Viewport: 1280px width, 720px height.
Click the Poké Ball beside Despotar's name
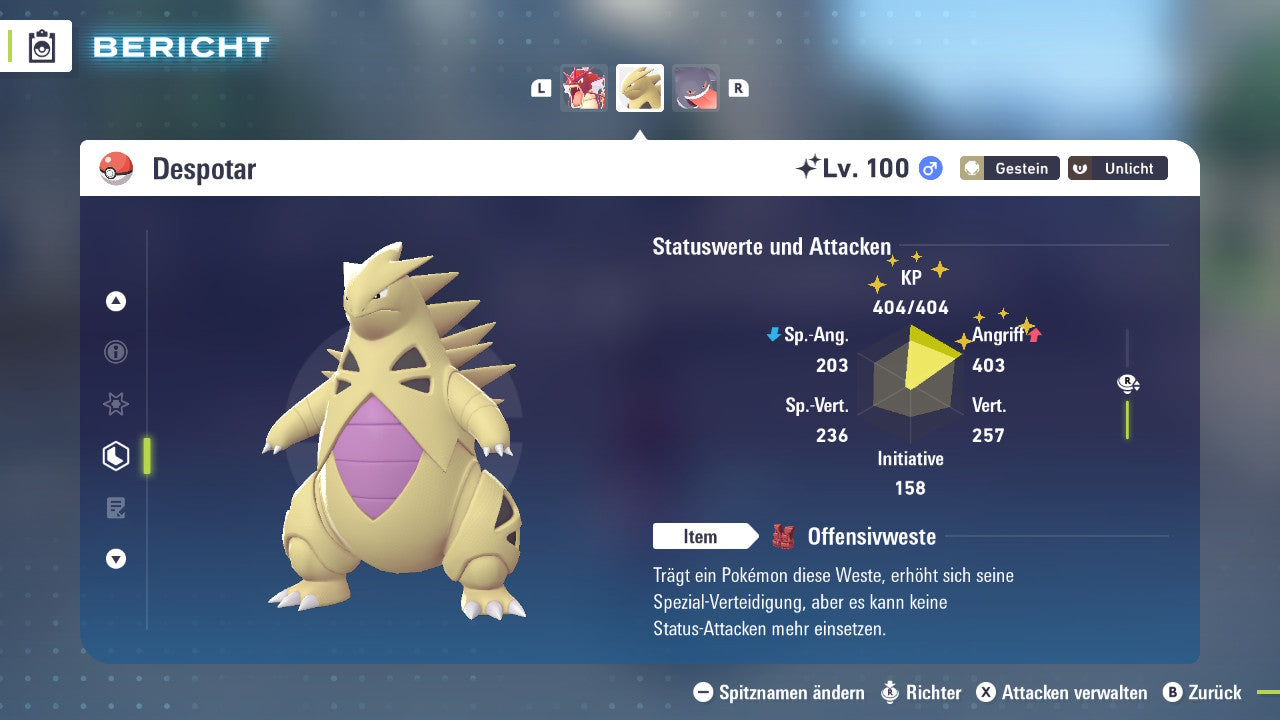coord(117,168)
